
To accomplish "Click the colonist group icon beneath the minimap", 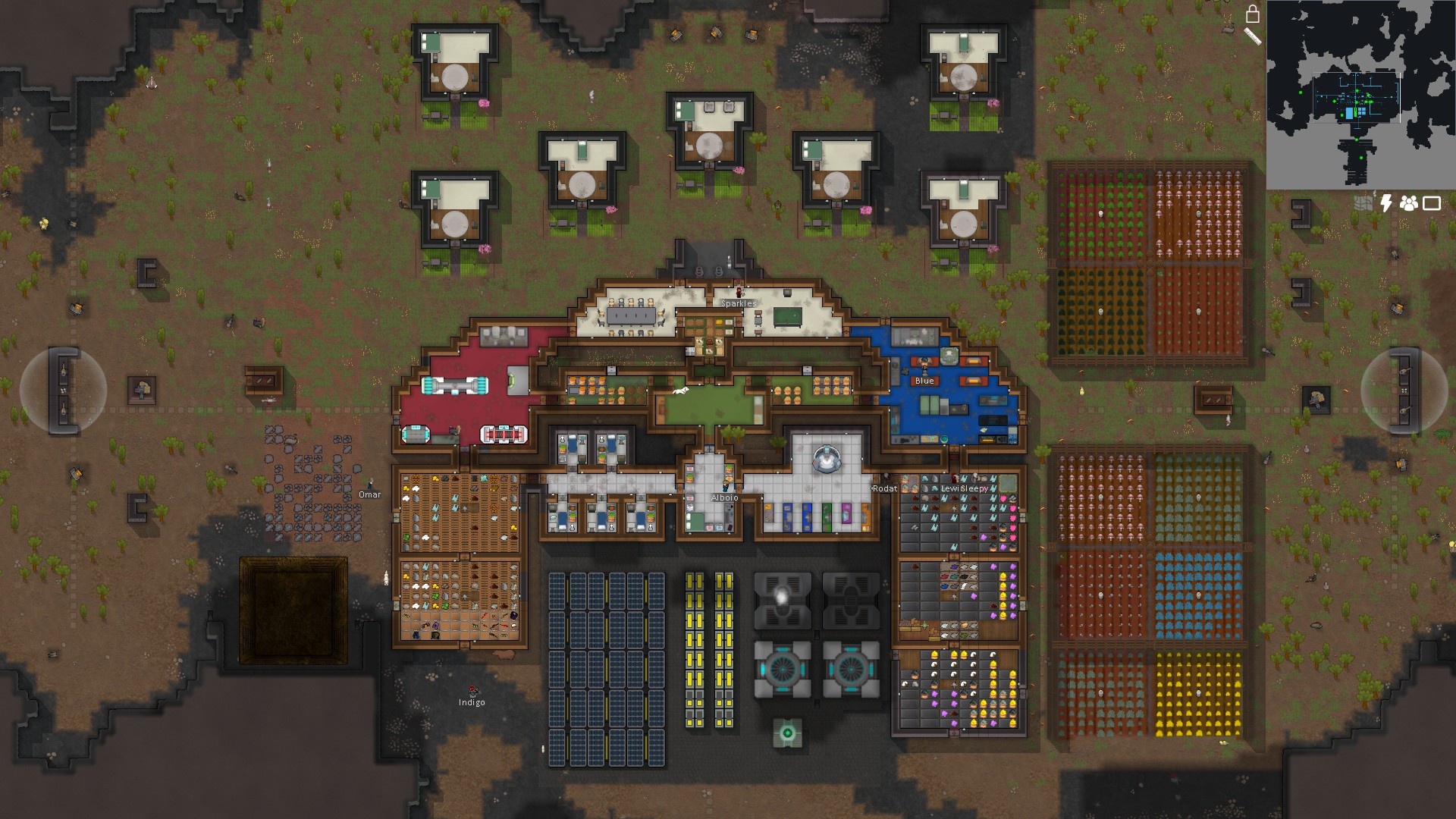I will click(1410, 202).
